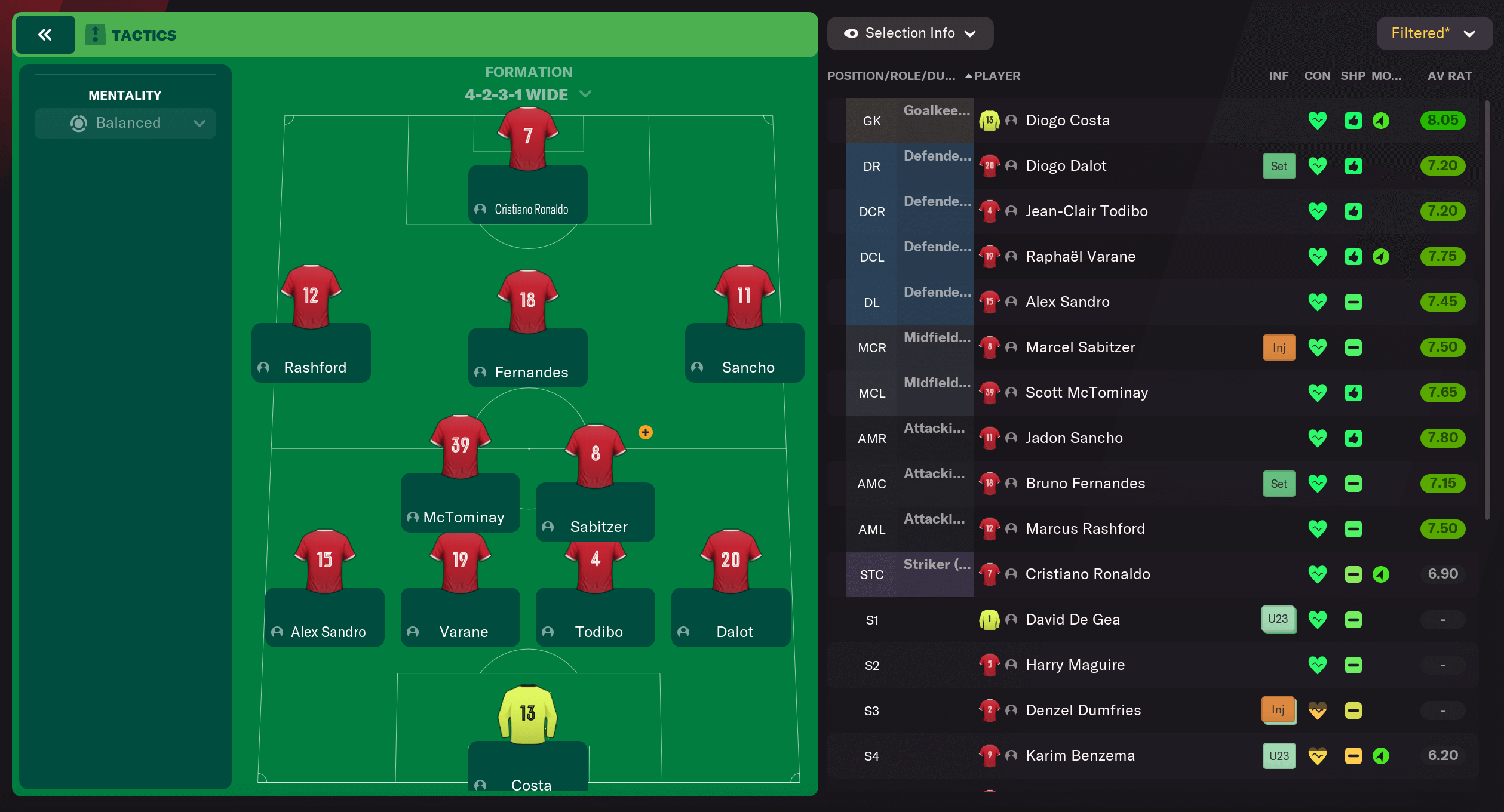Click the back double-chevron button
The height and width of the screenshot is (812, 1504).
(45, 34)
